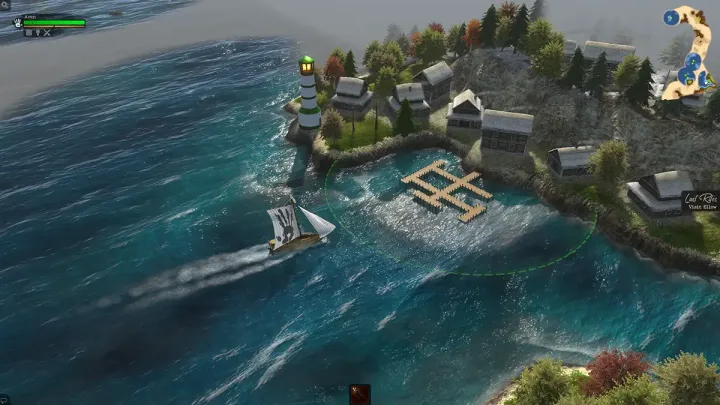The image size is (720, 405).
Task: Click the crossed swords icon under the health bar
Action: 47,33
